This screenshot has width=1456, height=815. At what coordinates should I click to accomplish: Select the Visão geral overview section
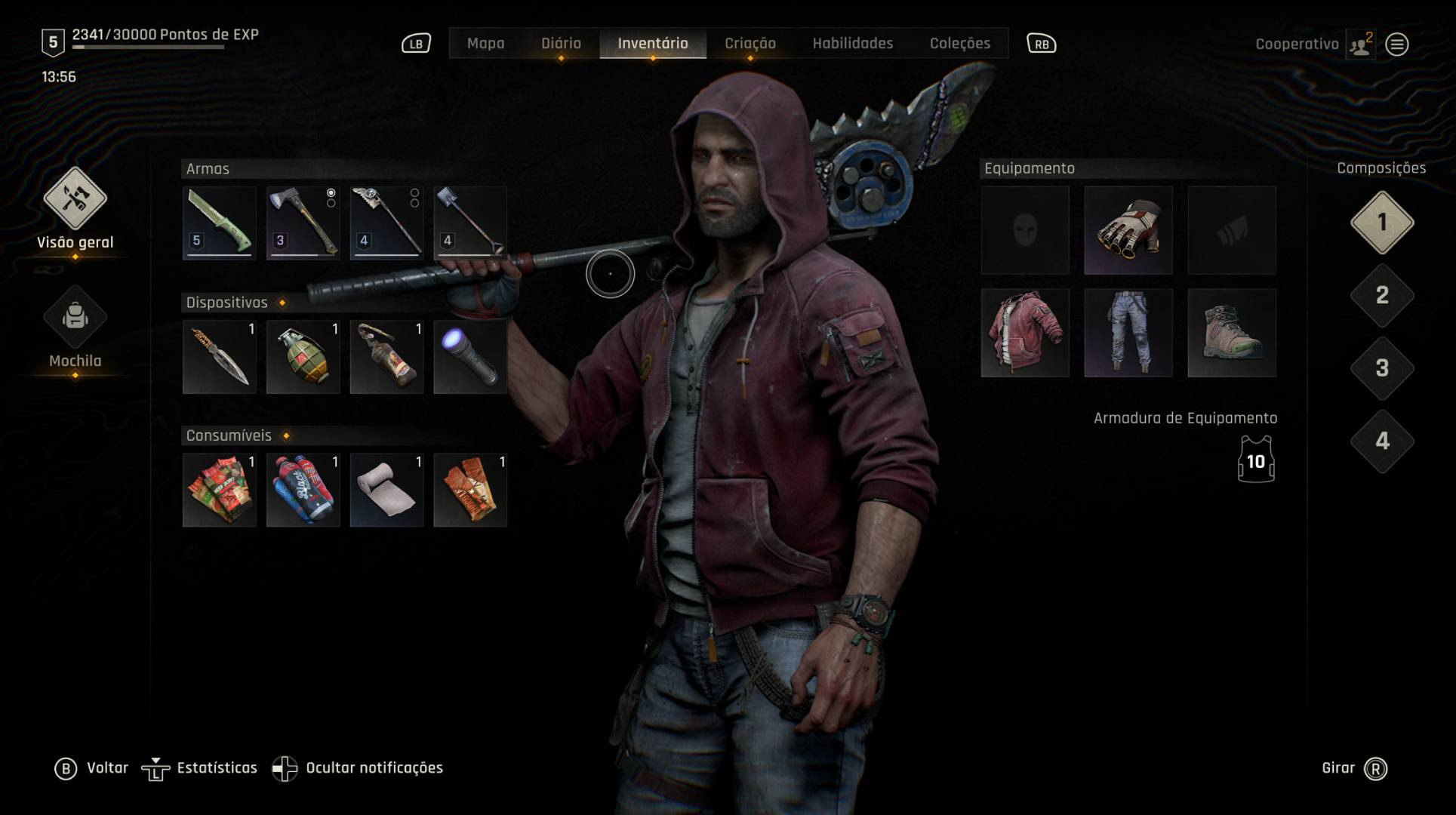(x=75, y=199)
